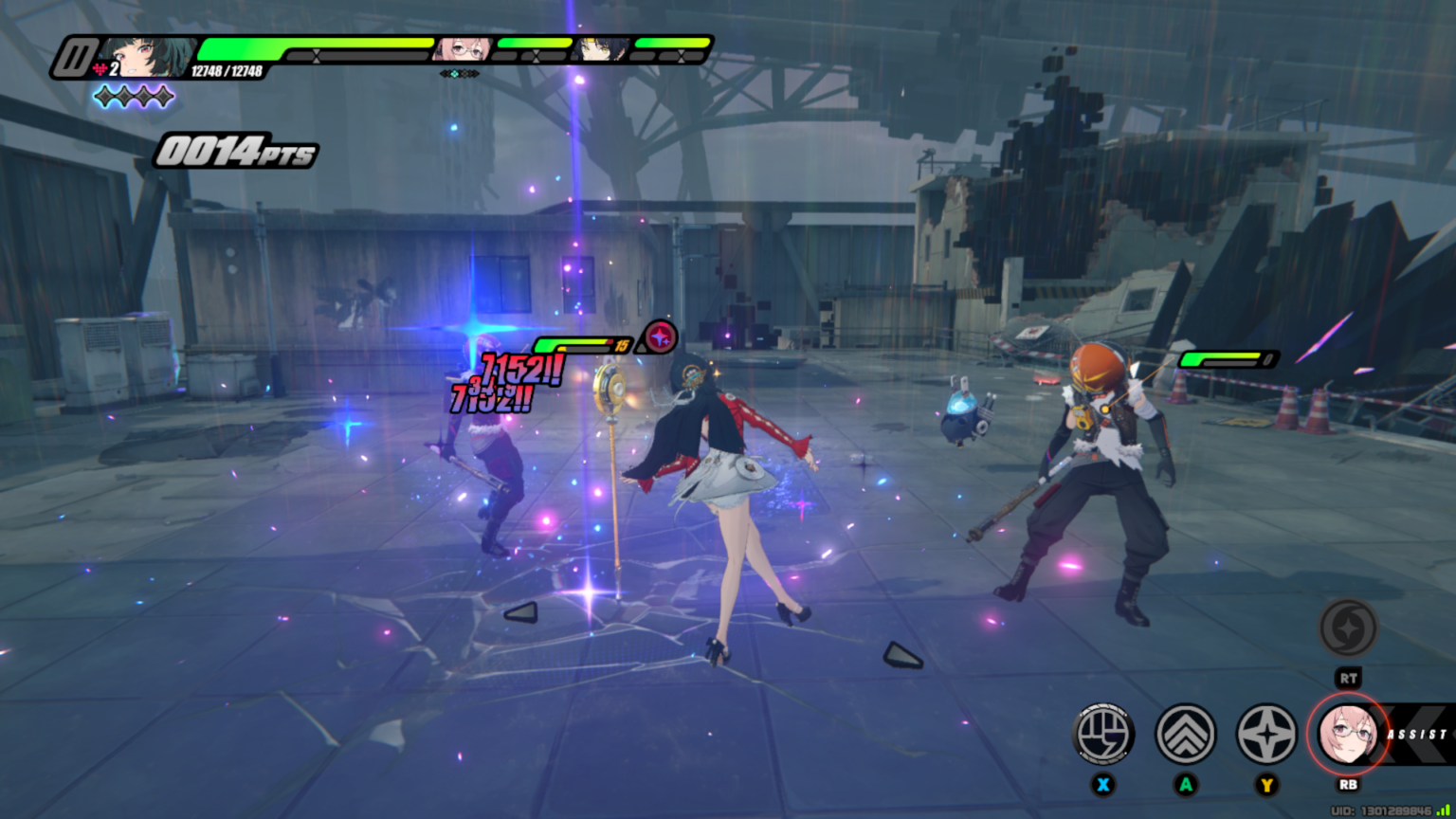Select the green-haired active character portrait
The height and width of the screenshot is (819, 1456).
(147, 56)
